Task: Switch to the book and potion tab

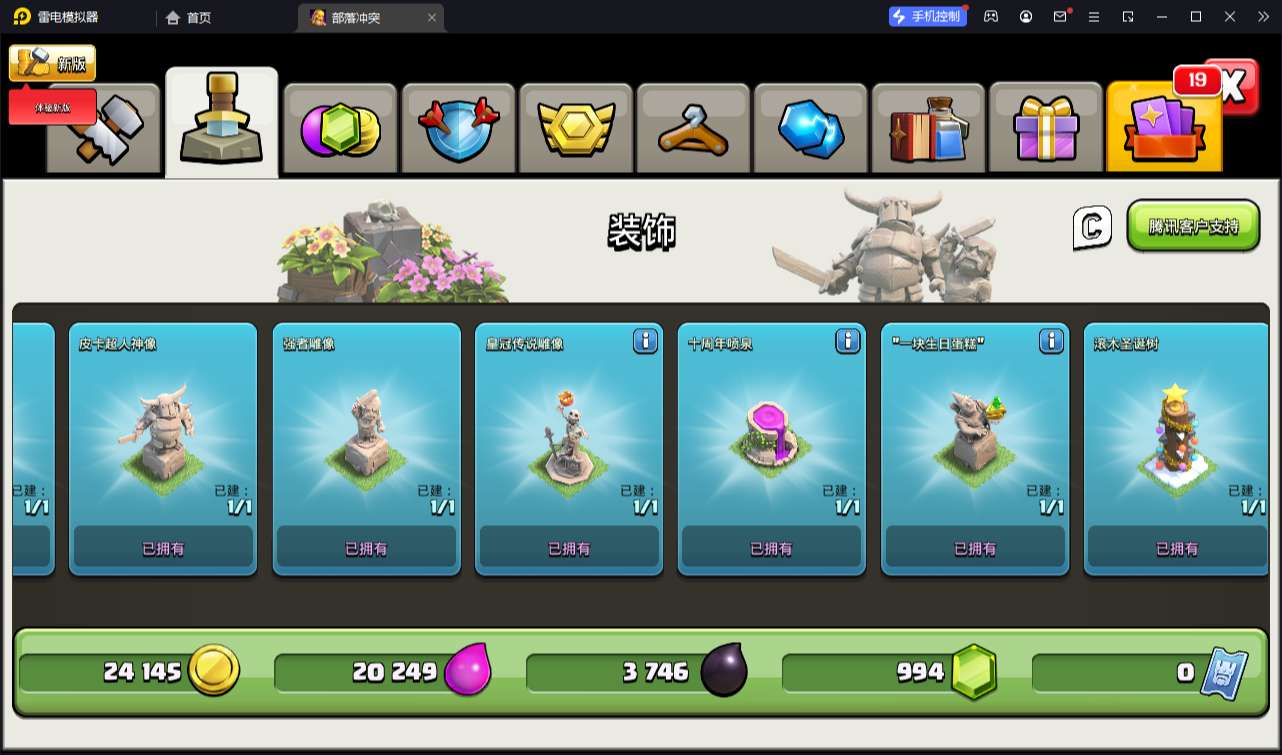Action: (x=928, y=129)
